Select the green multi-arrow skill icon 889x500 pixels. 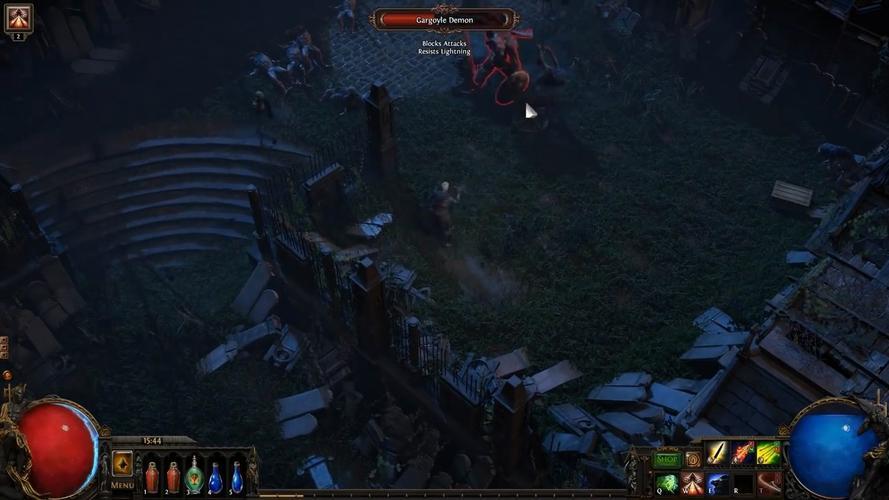[768, 454]
